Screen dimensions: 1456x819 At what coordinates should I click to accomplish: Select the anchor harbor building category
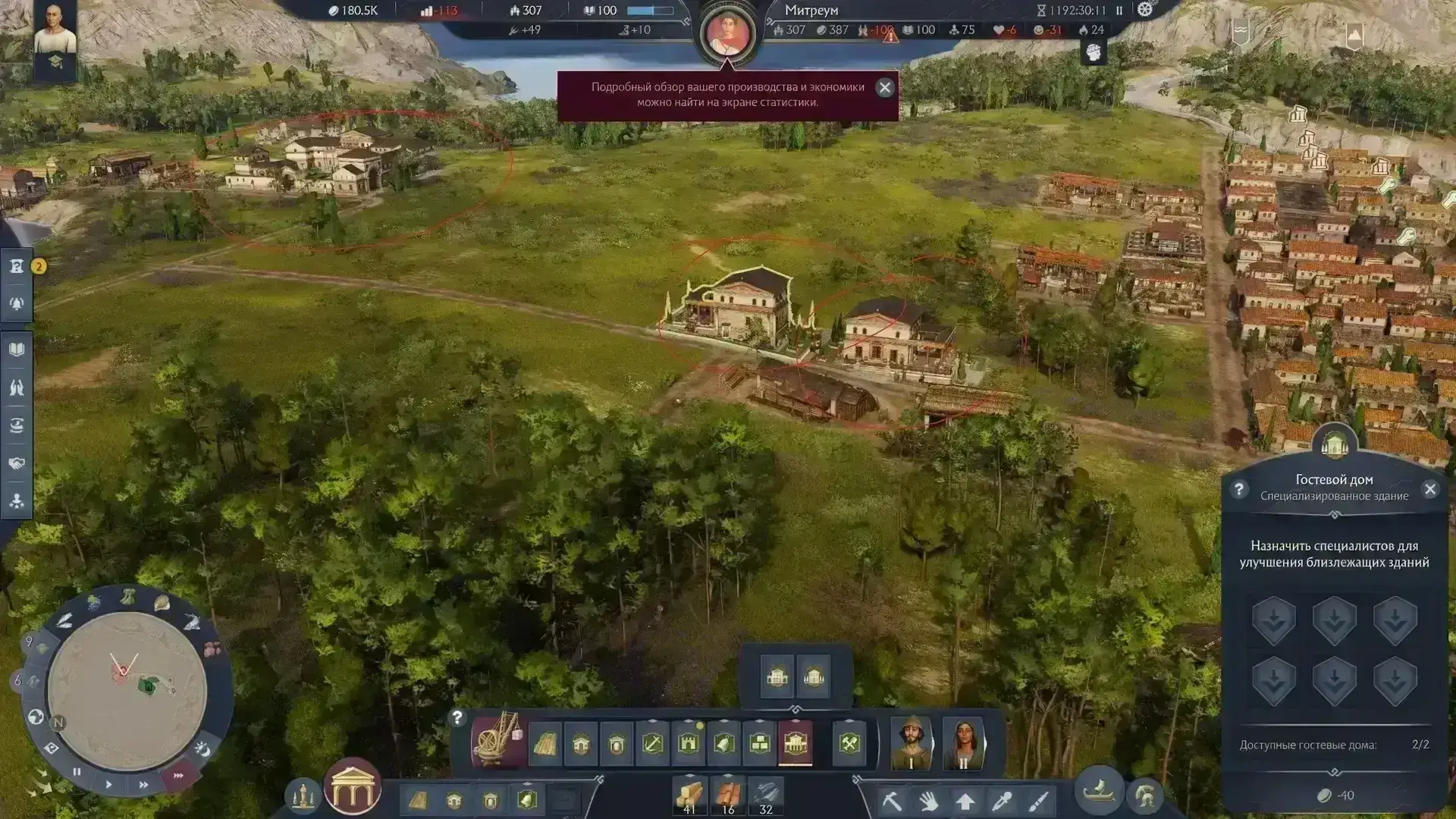pos(652,744)
